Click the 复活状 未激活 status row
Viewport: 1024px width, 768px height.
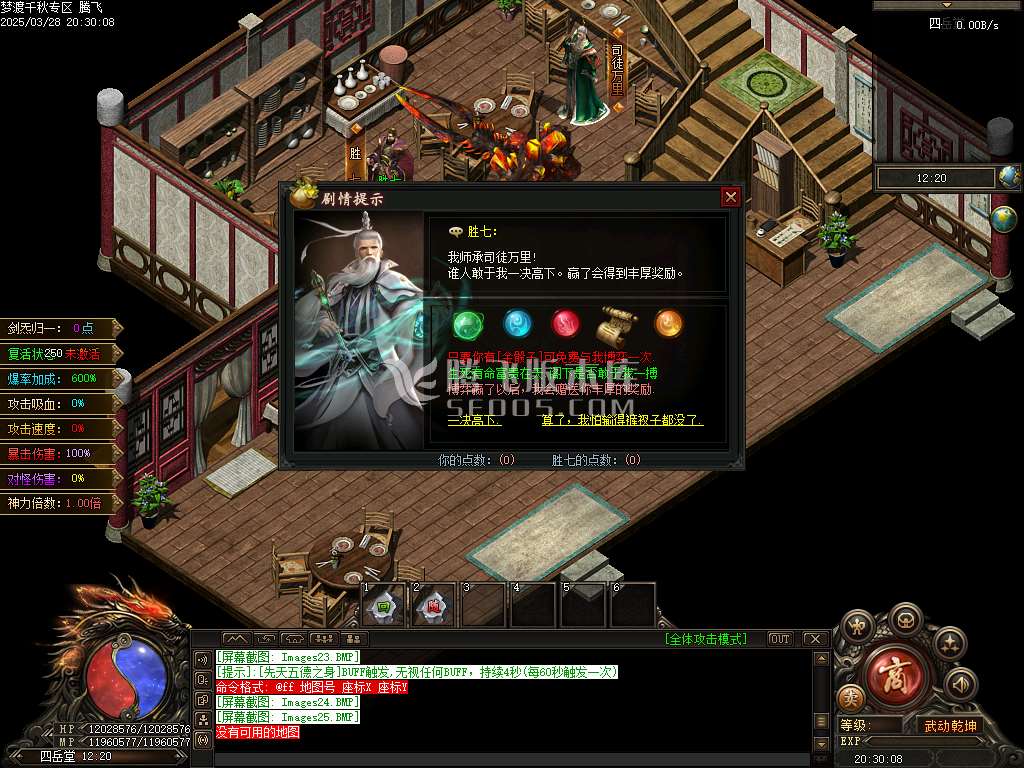point(60,354)
